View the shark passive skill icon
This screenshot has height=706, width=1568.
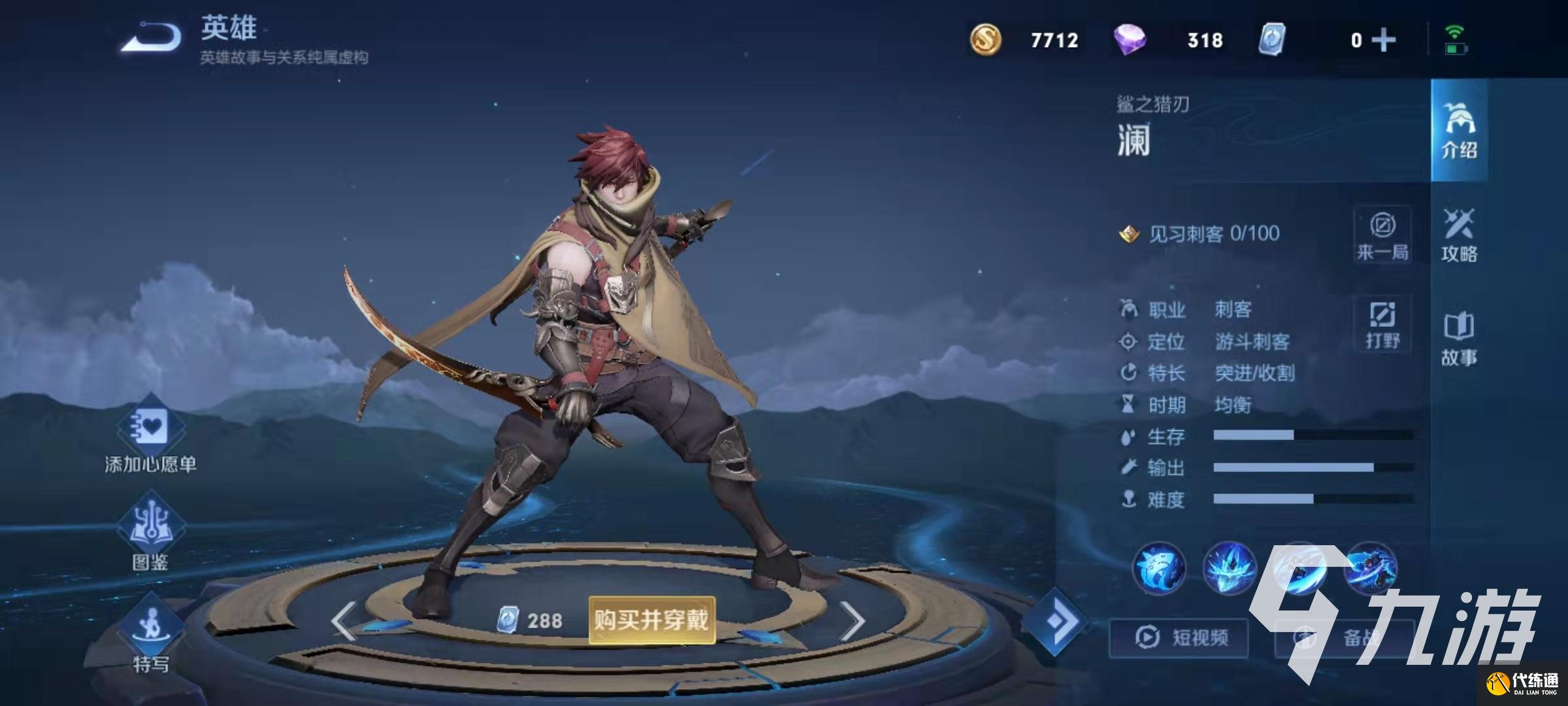click(x=1159, y=568)
